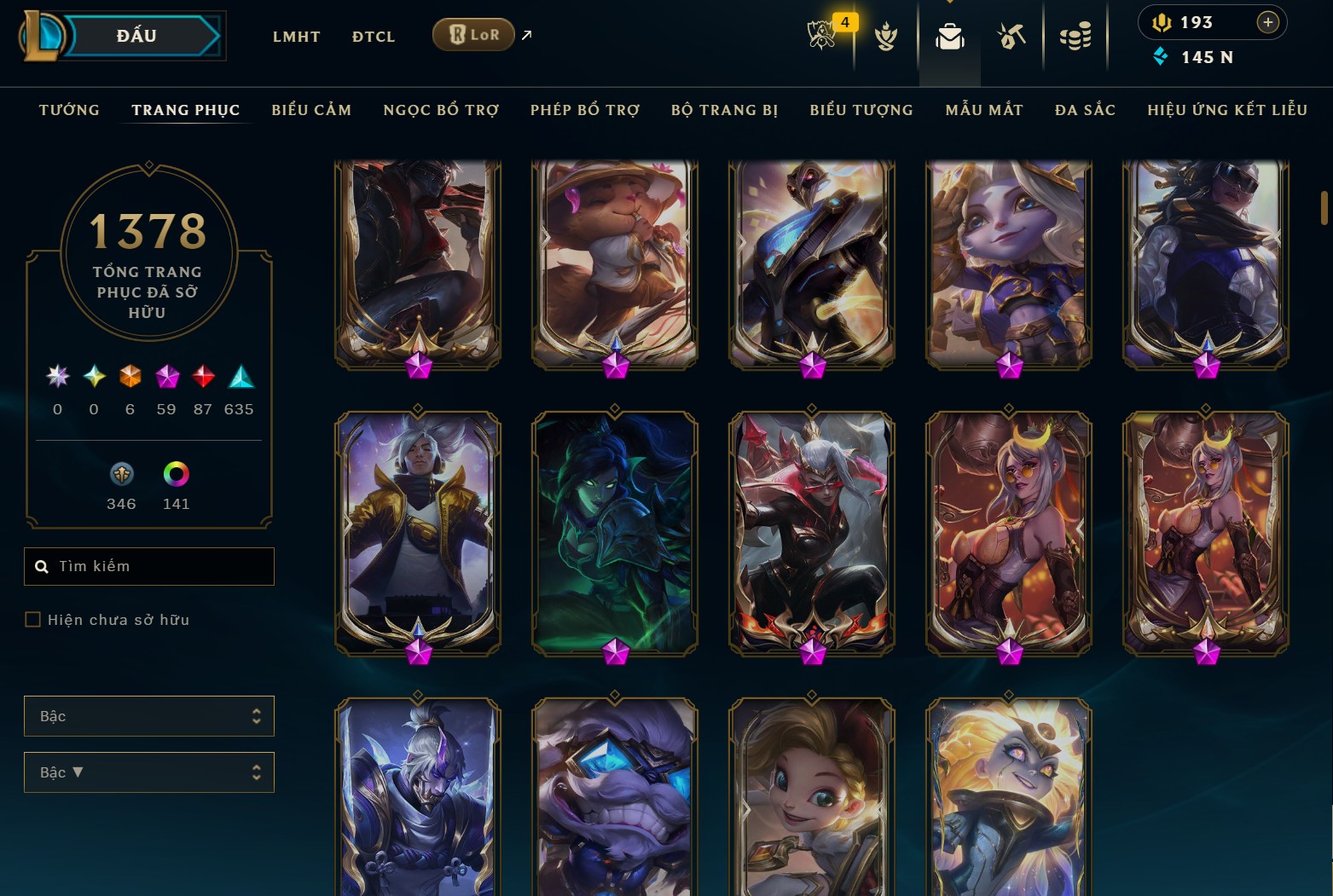The width and height of the screenshot is (1333, 896).
Task: Open the 'Bậc ▼' sort dropdown
Action: tap(148, 772)
